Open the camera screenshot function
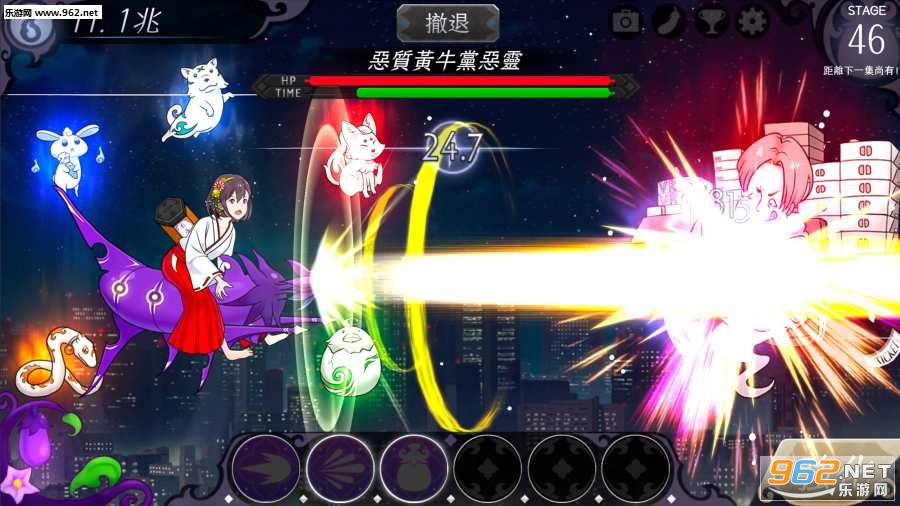Screen dimensions: 900x506 point(626,22)
